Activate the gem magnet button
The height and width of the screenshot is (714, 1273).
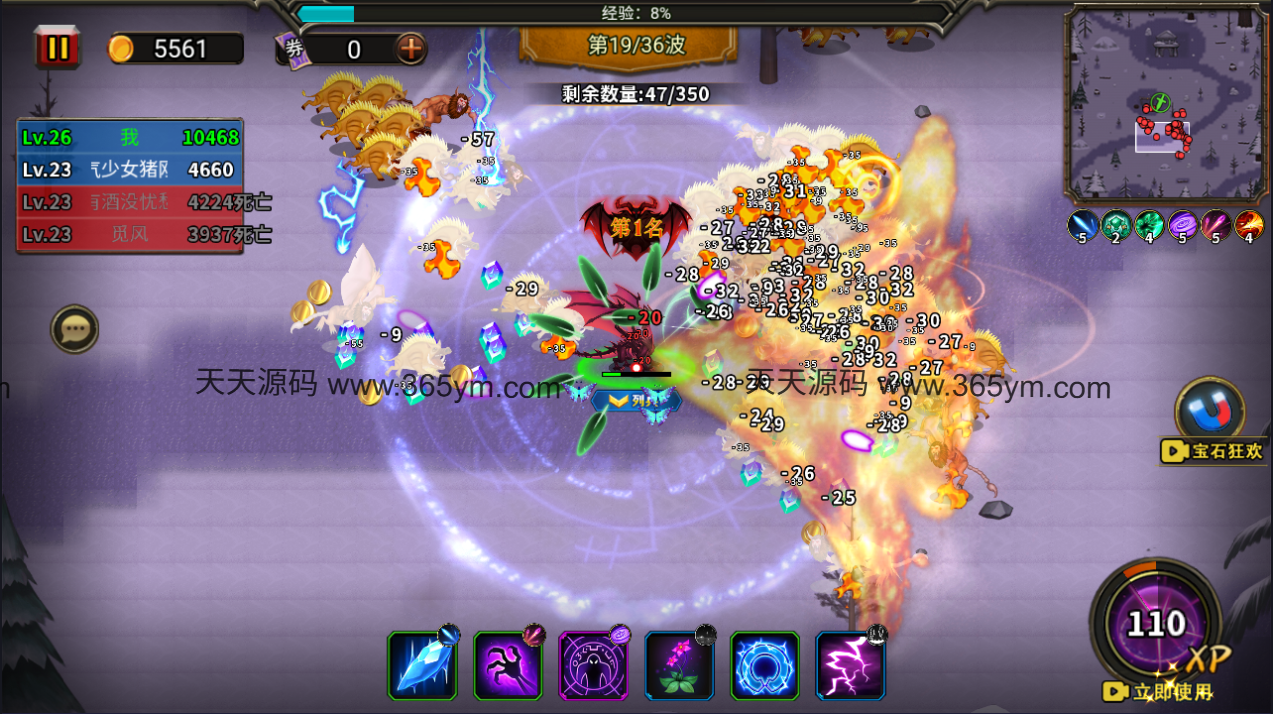tap(1211, 412)
